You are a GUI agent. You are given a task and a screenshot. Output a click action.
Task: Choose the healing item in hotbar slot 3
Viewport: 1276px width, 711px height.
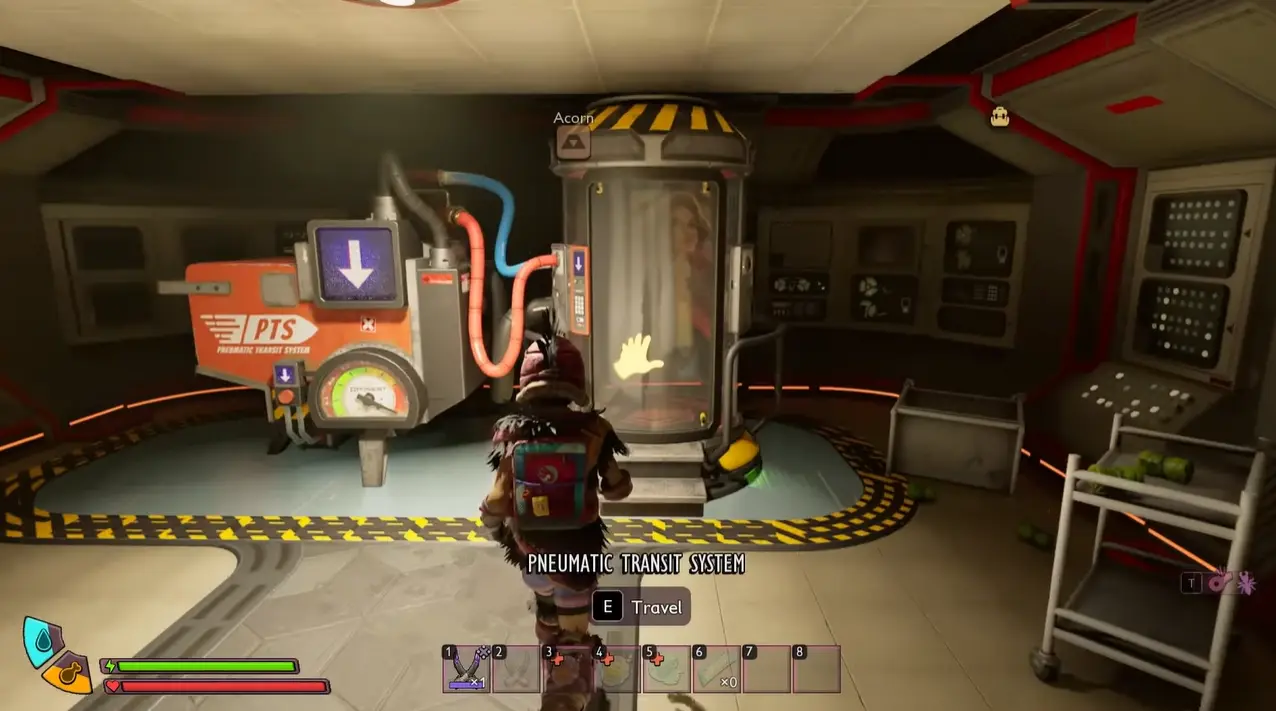pyautogui.click(x=567, y=669)
